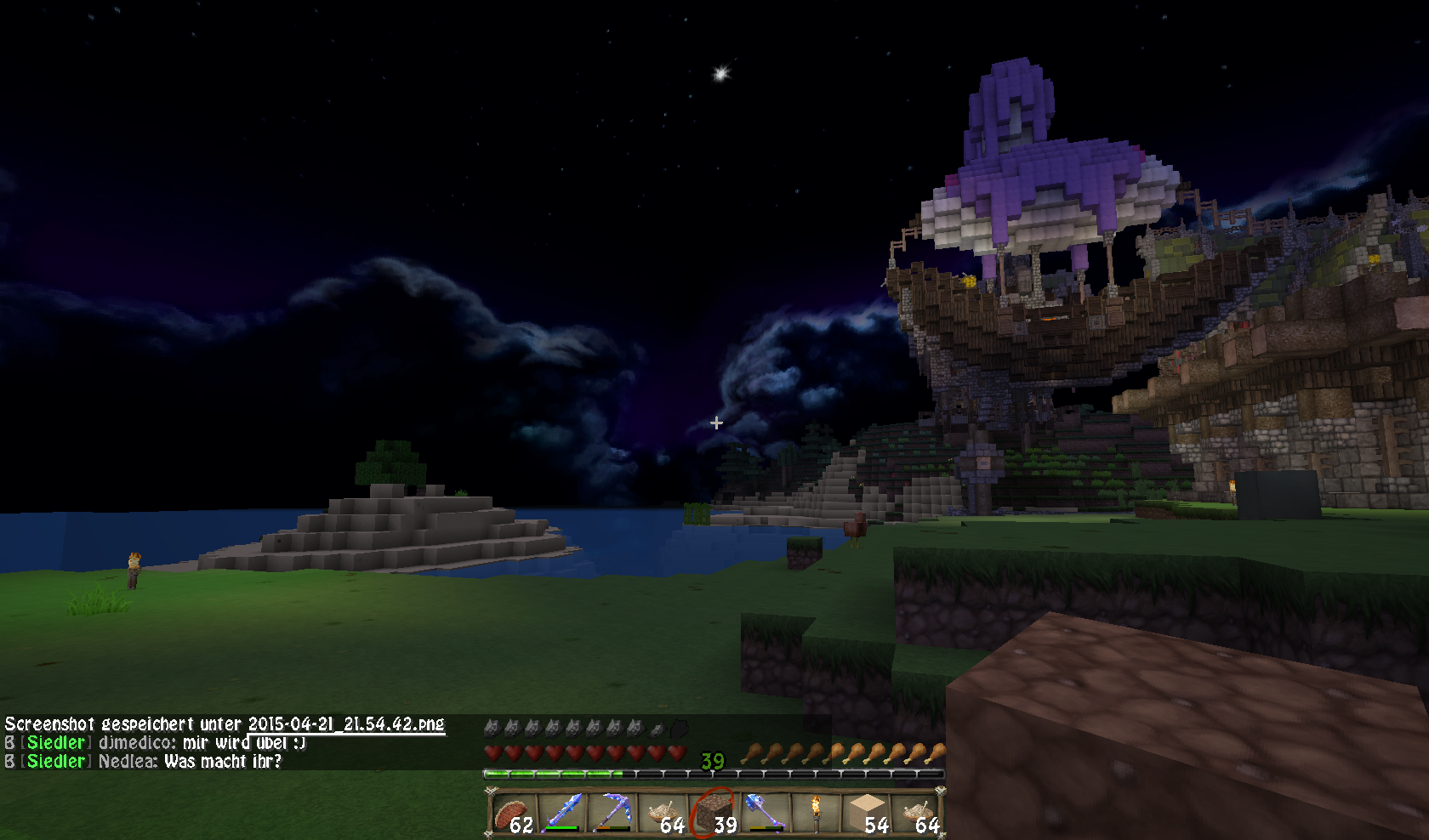Open the saved screenshot file link in chat
The height and width of the screenshot is (840, 1429).
pyautogui.click(x=346, y=724)
